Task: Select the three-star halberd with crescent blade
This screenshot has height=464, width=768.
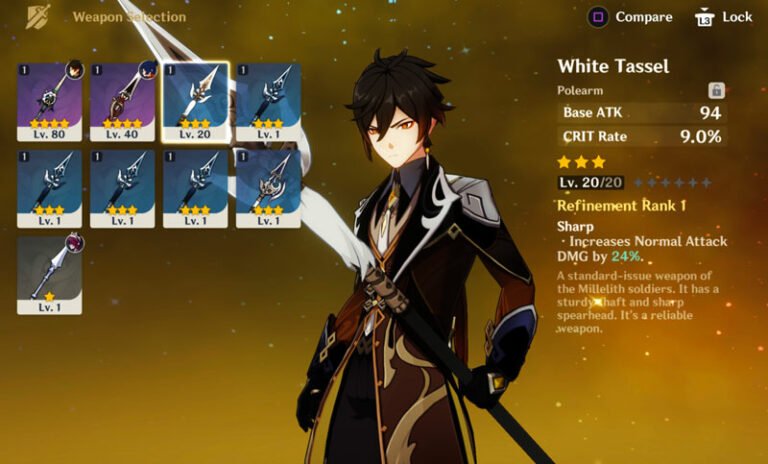Action: pyautogui.click(x=269, y=187)
